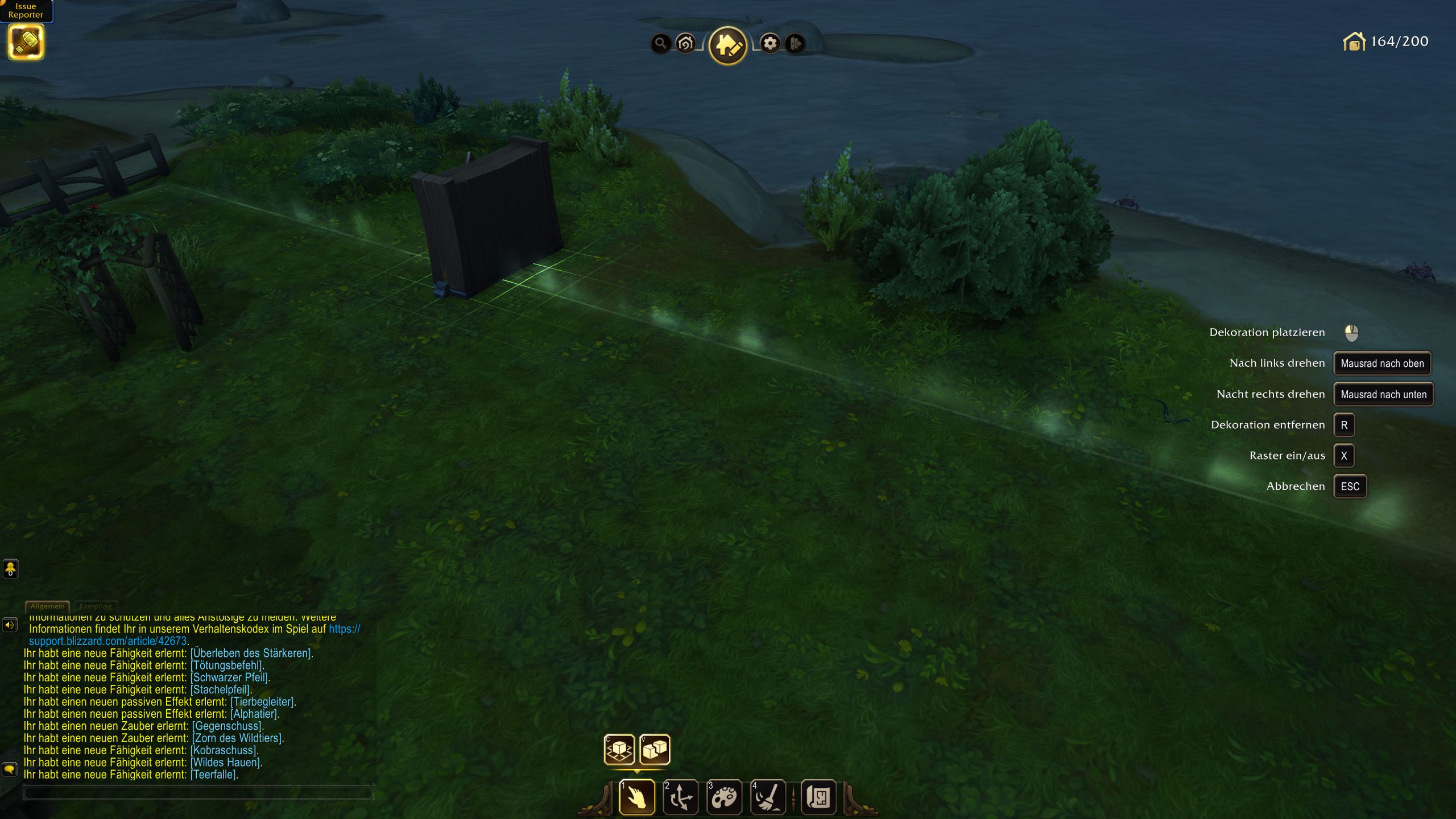
Task: Click the door exit icon
Action: (795, 43)
